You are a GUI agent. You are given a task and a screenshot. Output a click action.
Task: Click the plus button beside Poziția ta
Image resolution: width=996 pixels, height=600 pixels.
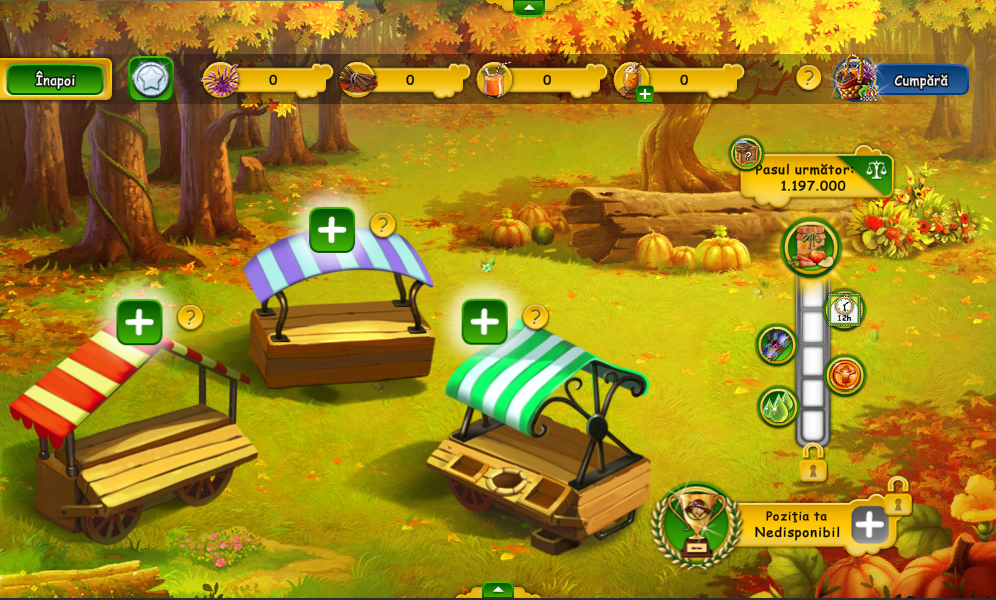(870, 524)
